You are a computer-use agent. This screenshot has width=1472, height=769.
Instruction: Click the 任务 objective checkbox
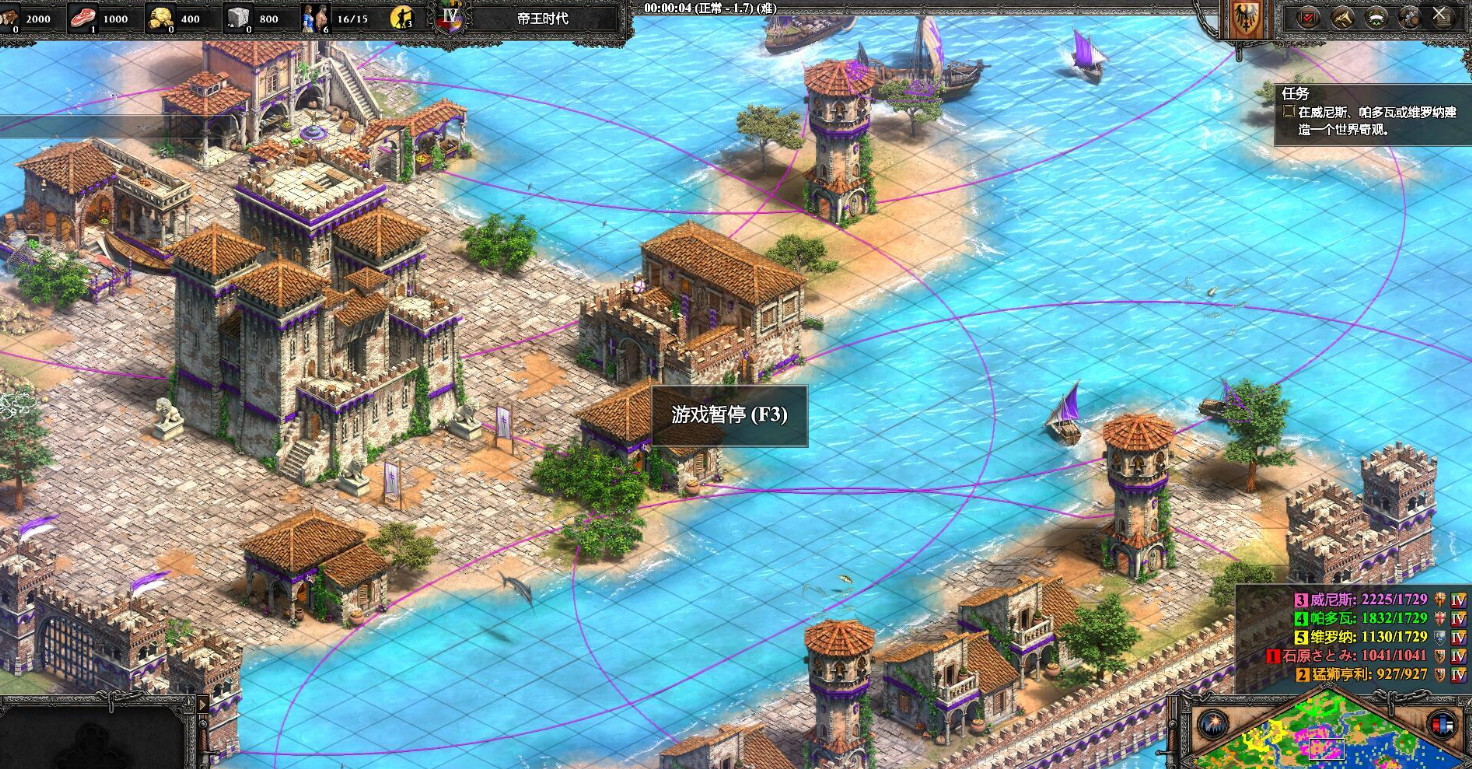pyautogui.click(x=1289, y=112)
